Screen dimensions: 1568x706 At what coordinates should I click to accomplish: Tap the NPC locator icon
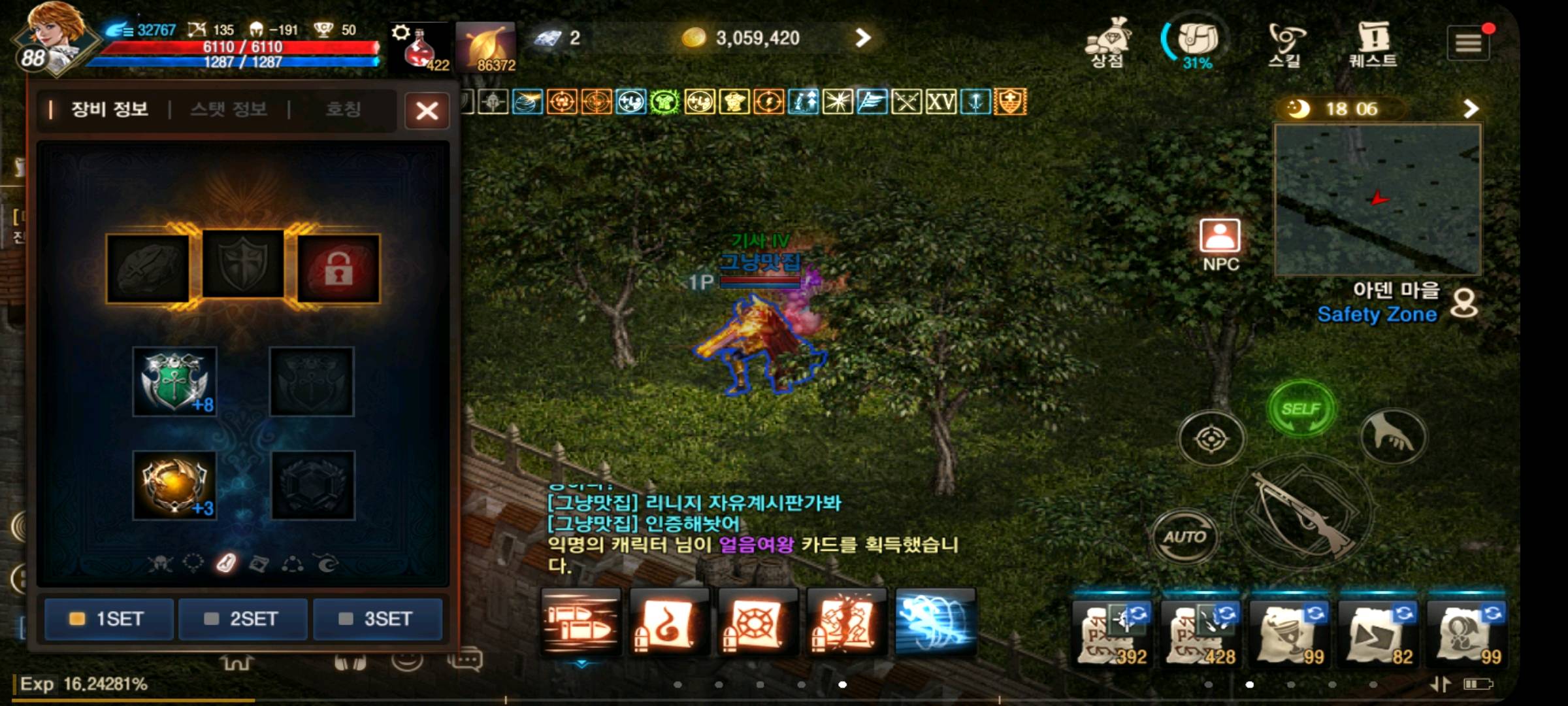tap(1218, 241)
